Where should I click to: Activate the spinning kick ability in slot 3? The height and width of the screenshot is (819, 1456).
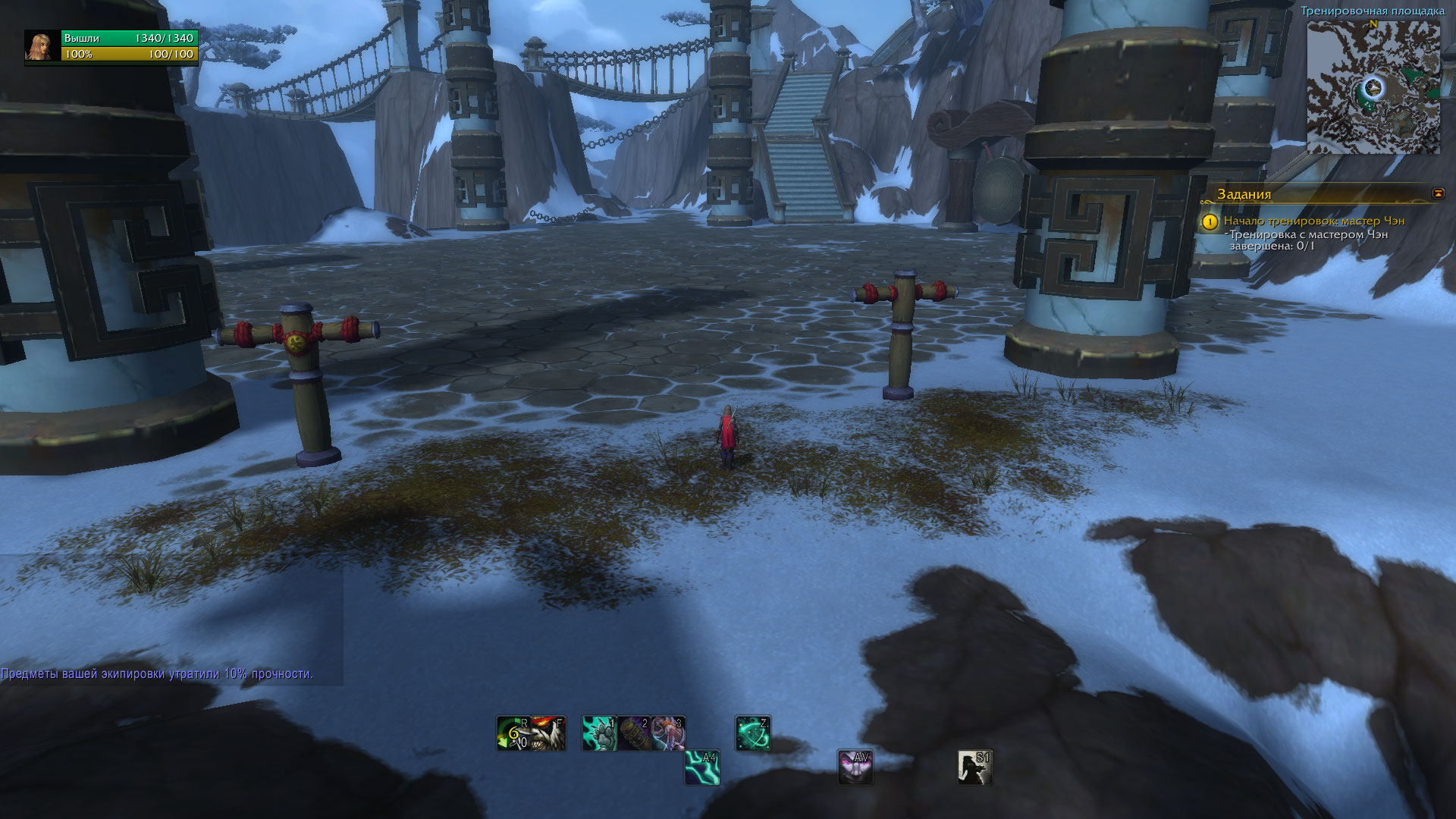point(668,733)
